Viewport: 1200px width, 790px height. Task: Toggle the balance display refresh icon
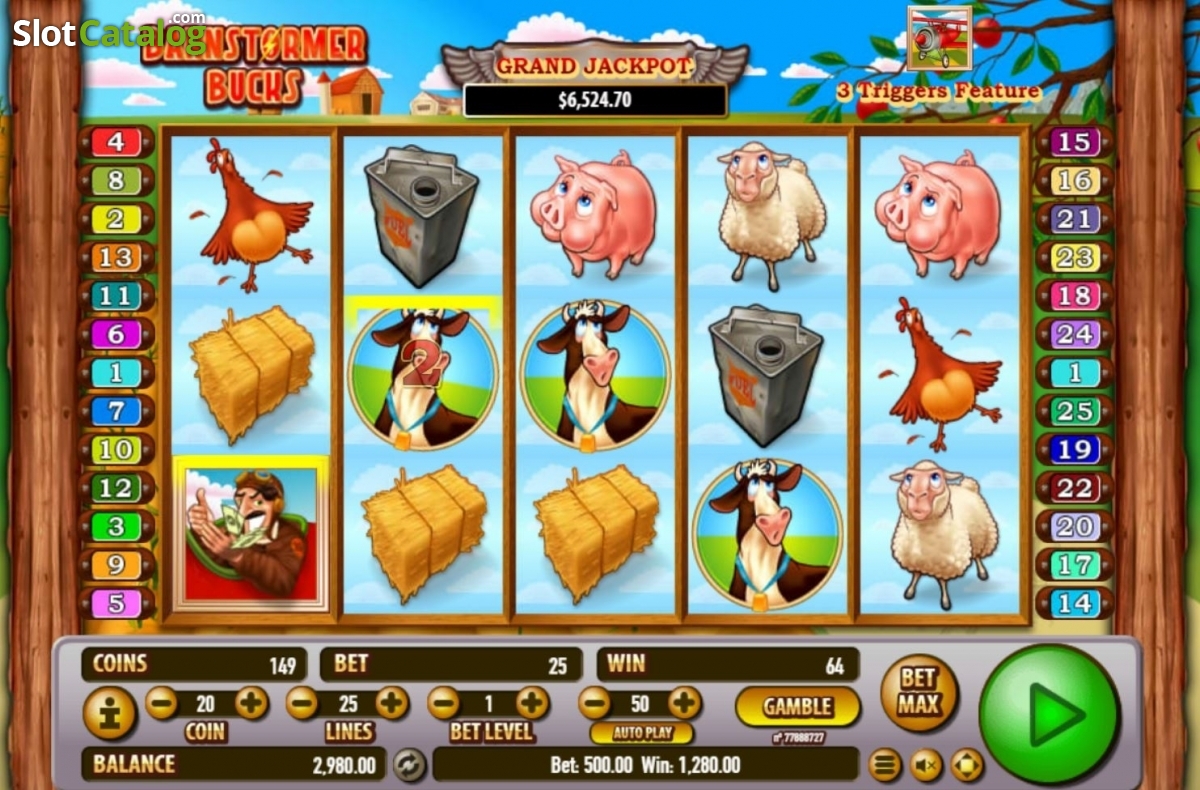tap(407, 765)
